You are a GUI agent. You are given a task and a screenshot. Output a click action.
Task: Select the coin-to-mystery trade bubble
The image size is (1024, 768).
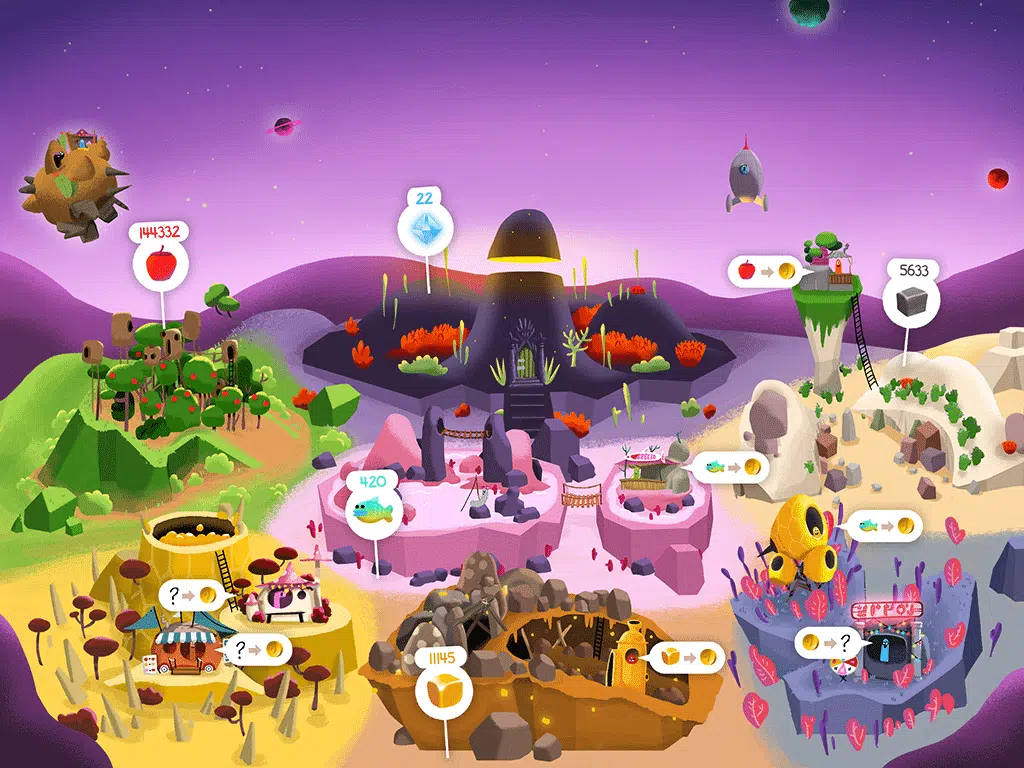coord(830,642)
